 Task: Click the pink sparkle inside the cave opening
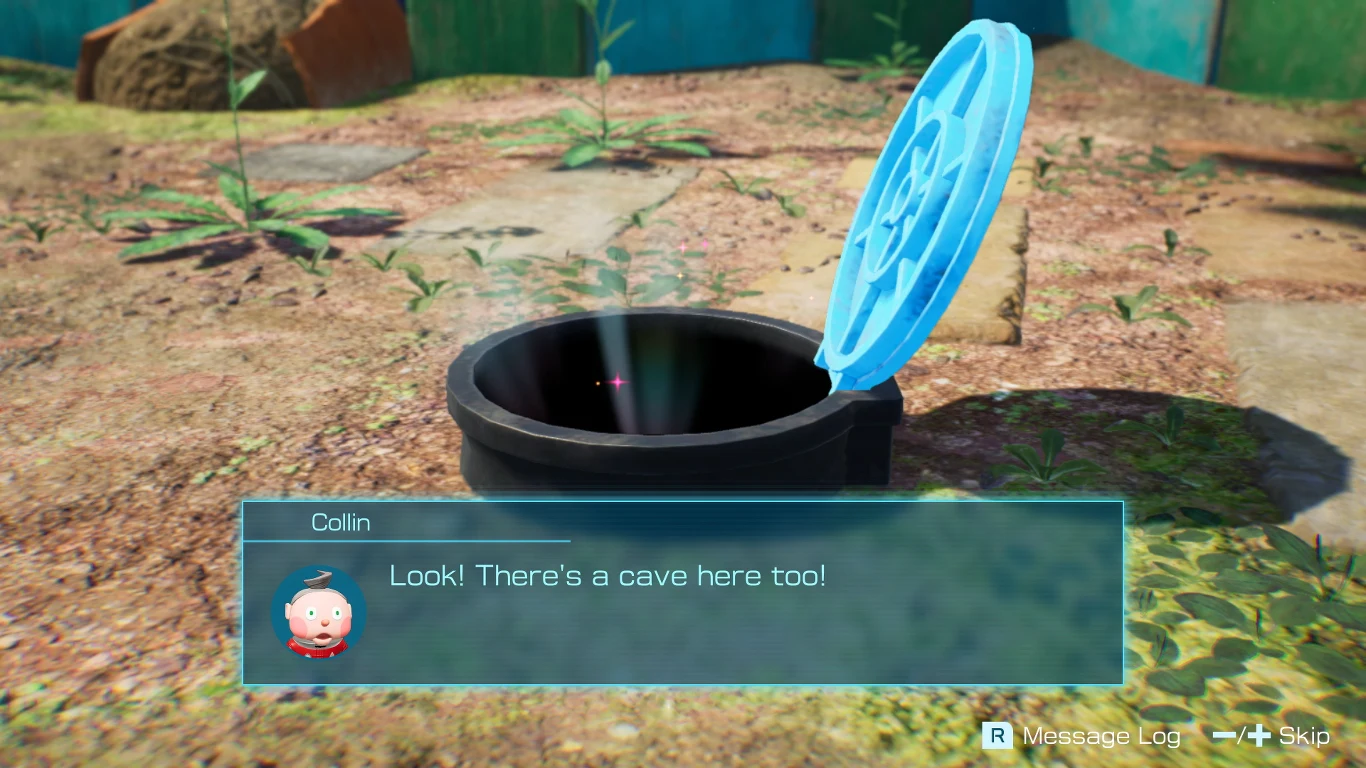[x=616, y=380]
